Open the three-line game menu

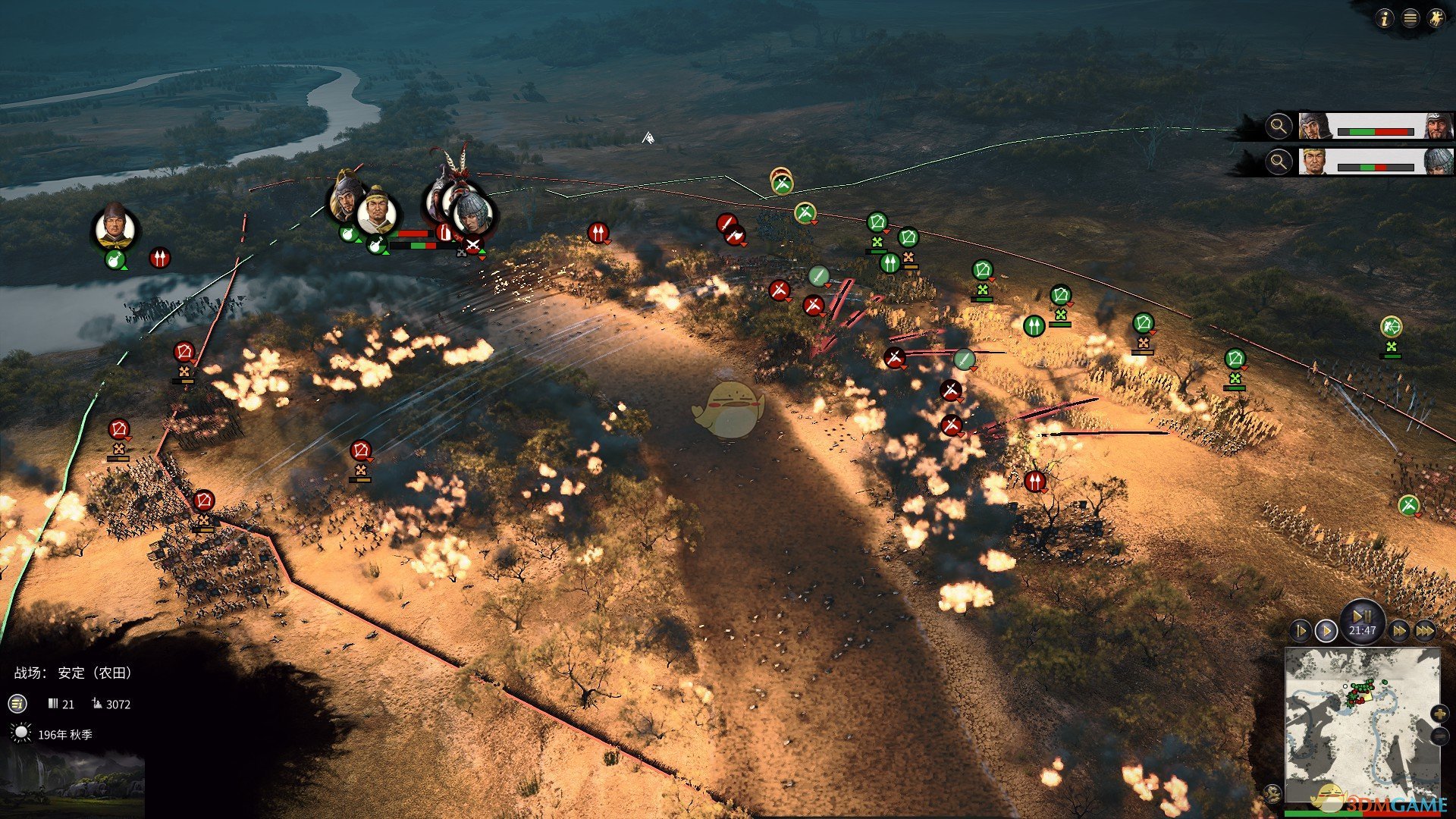(x=1410, y=19)
